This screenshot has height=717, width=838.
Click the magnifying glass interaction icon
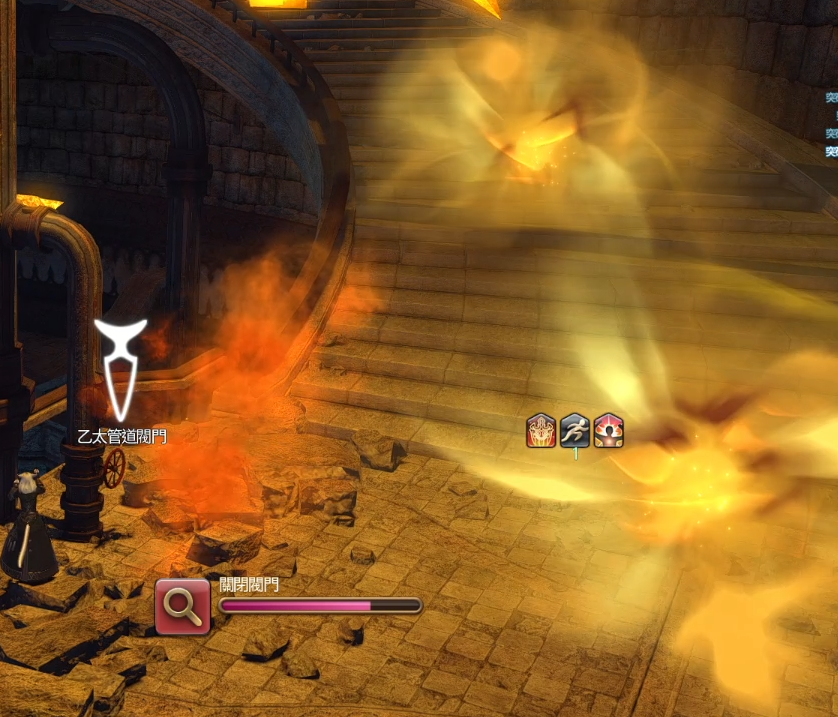[183, 605]
